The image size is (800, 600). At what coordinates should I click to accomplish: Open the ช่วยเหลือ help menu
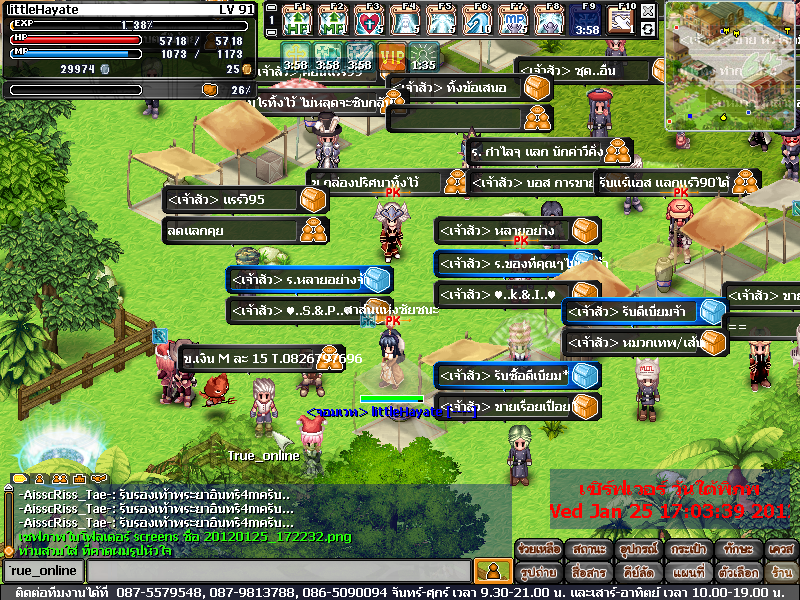pyautogui.click(x=540, y=551)
